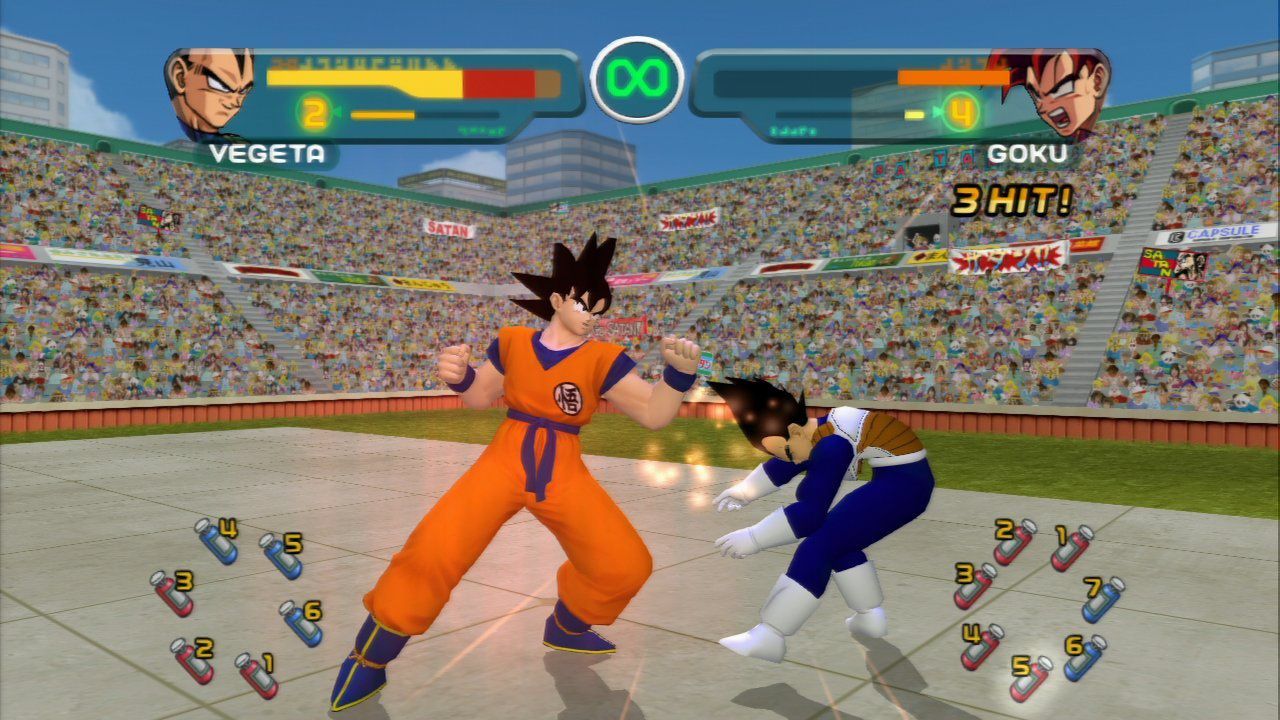Pick Goku's red capsule number 1
The image size is (1280, 720).
1071,547
